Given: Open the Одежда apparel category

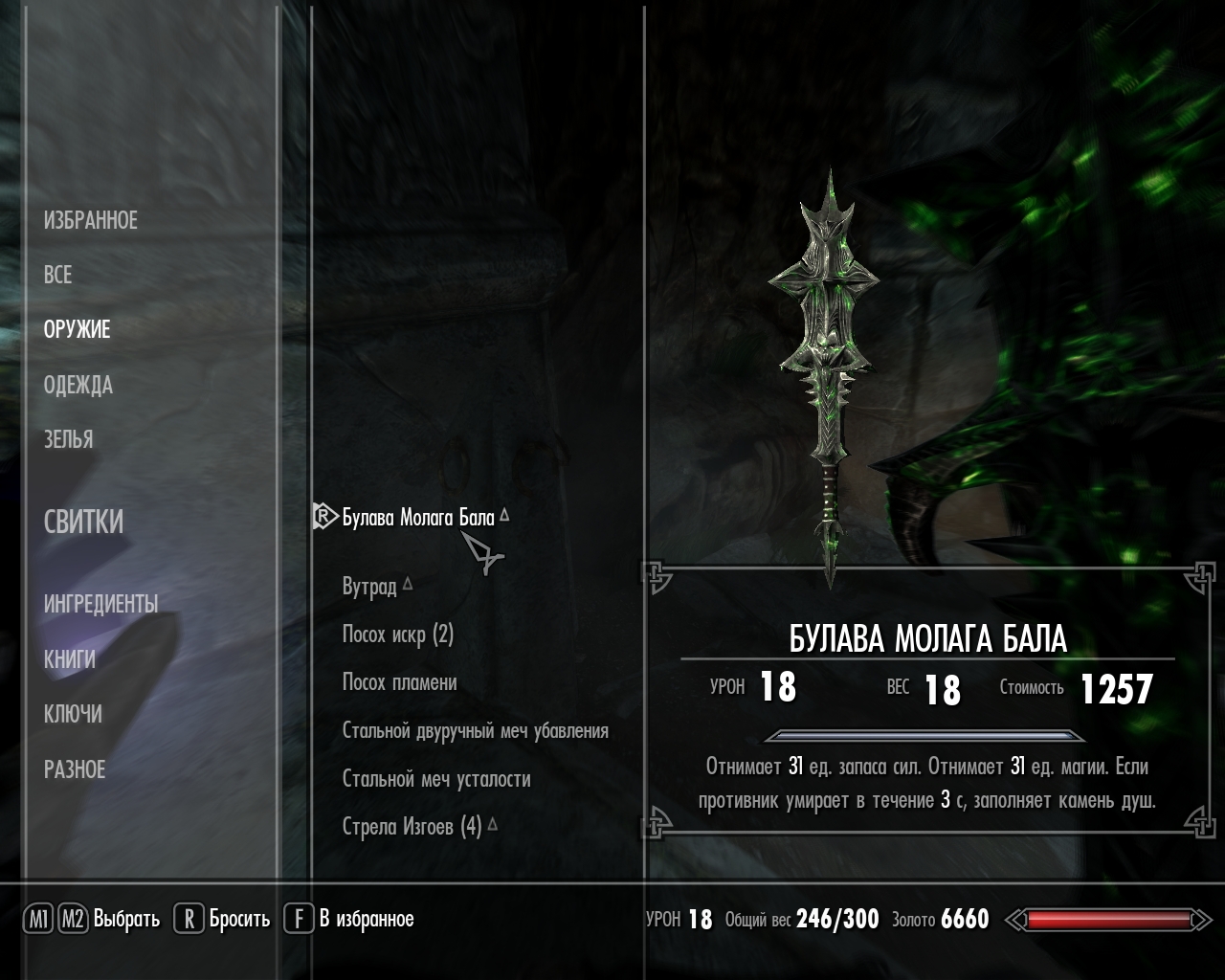Looking at the screenshot, I should tap(78, 385).
